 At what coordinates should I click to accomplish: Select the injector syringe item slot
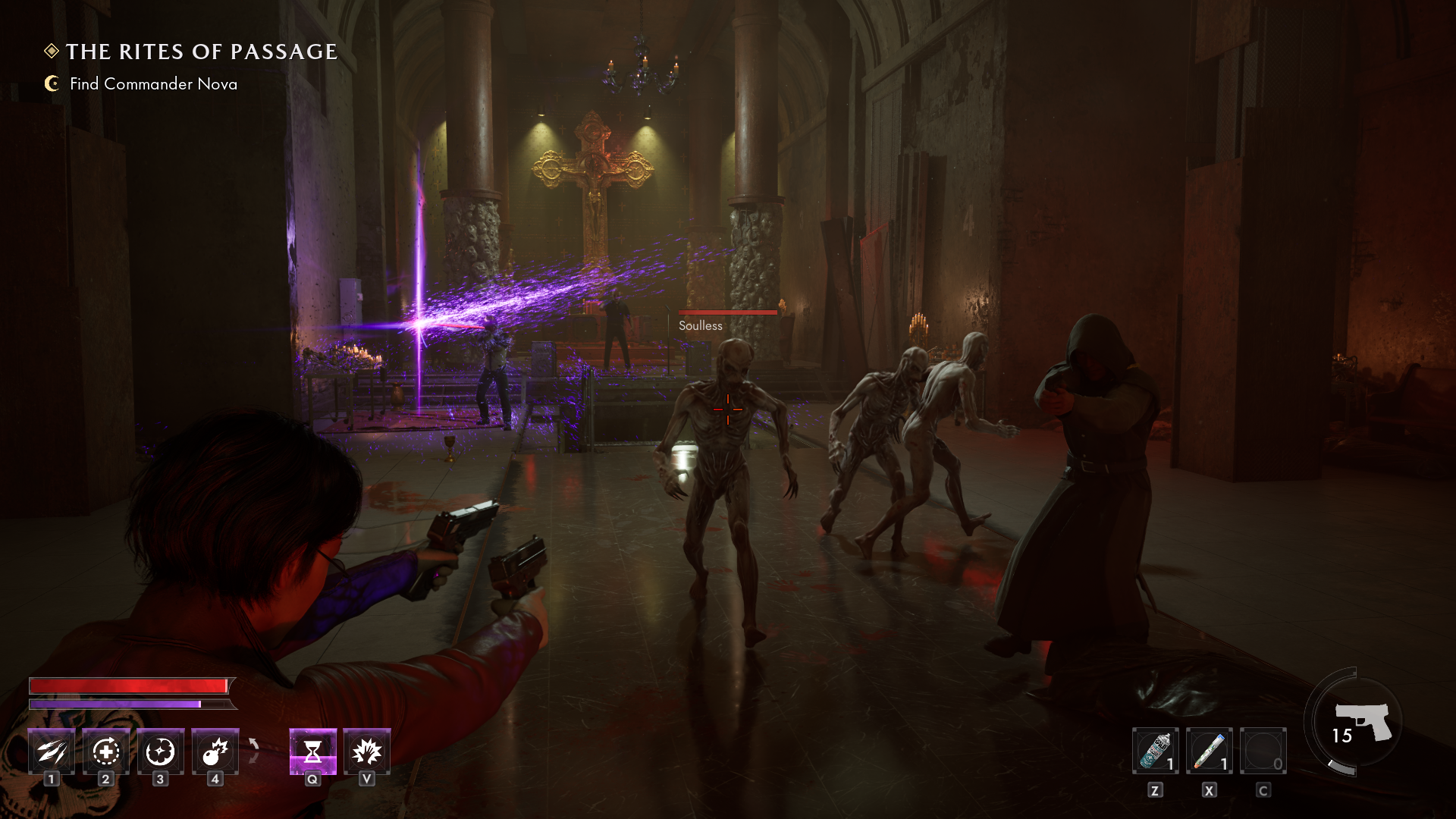pos(1209,751)
